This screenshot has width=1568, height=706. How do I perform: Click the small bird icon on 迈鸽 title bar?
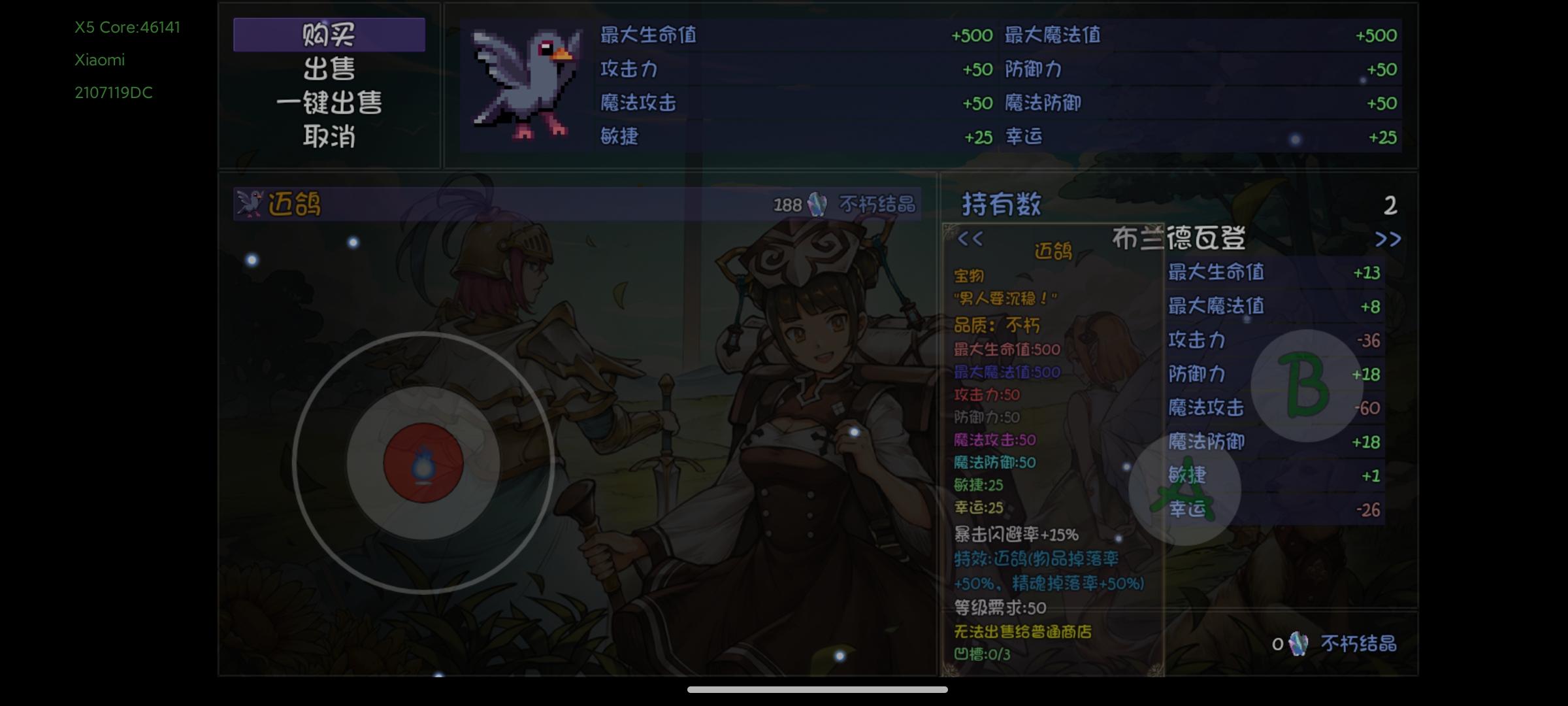click(251, 203)
